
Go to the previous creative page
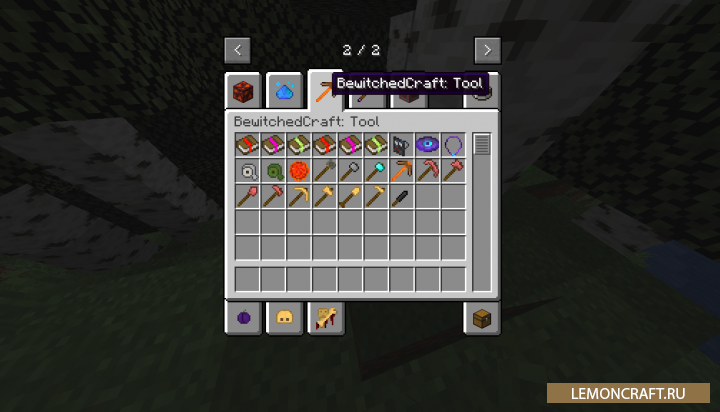237,49
